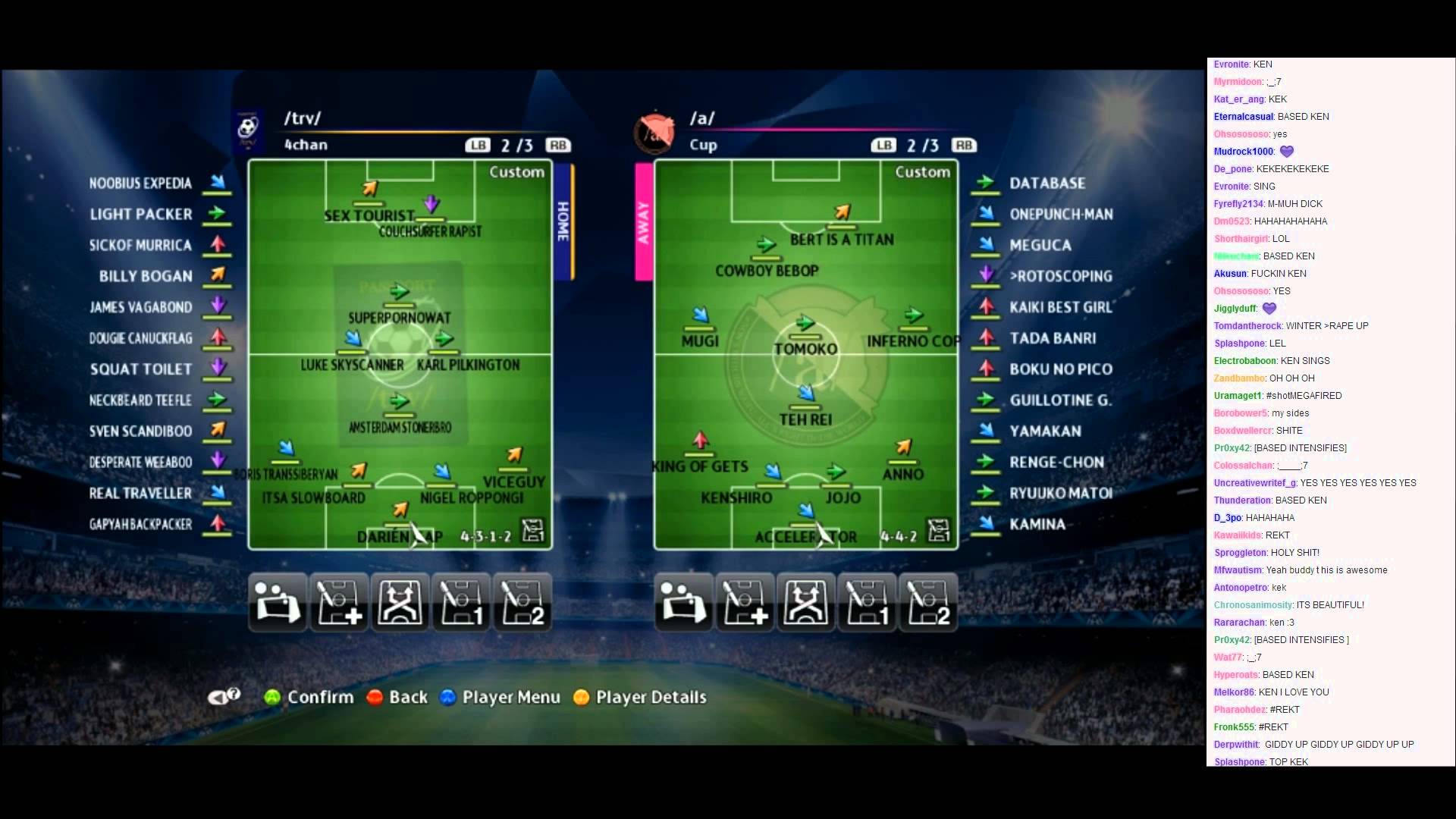Open the 4-4-2 formation sheet icon

coord(939,530)
